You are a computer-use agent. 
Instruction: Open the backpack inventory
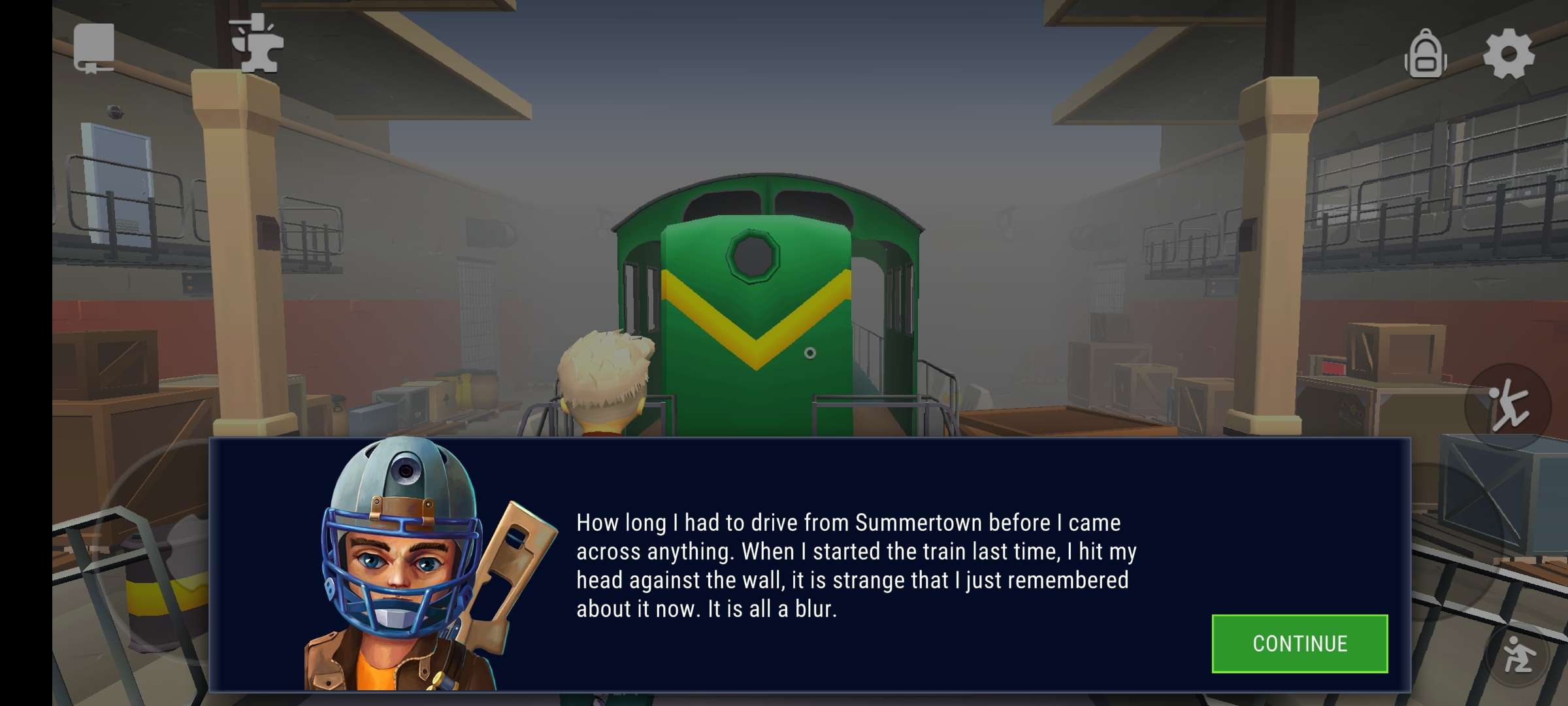[1425, 55]
